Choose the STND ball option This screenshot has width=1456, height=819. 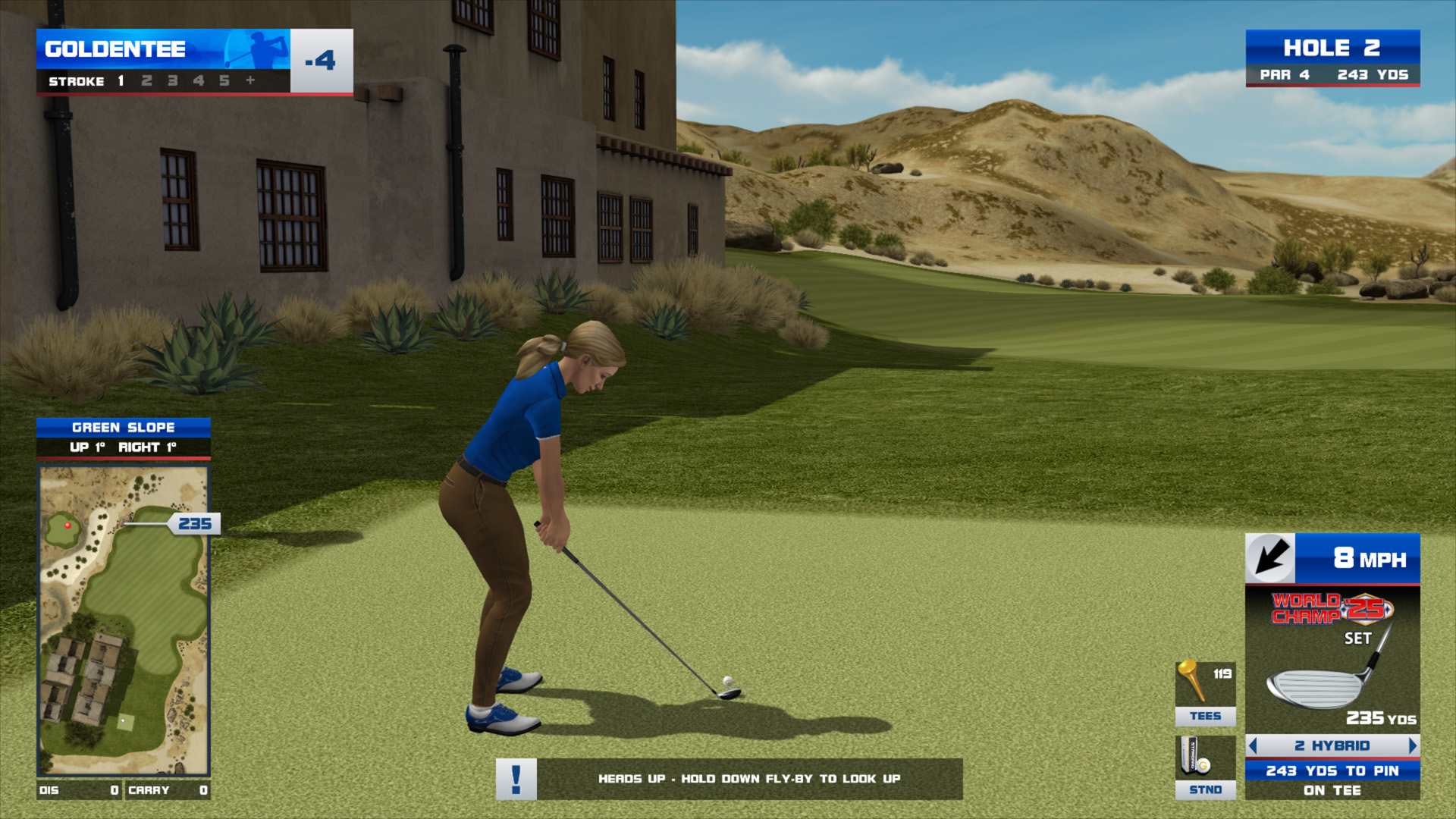(1205, 767)
